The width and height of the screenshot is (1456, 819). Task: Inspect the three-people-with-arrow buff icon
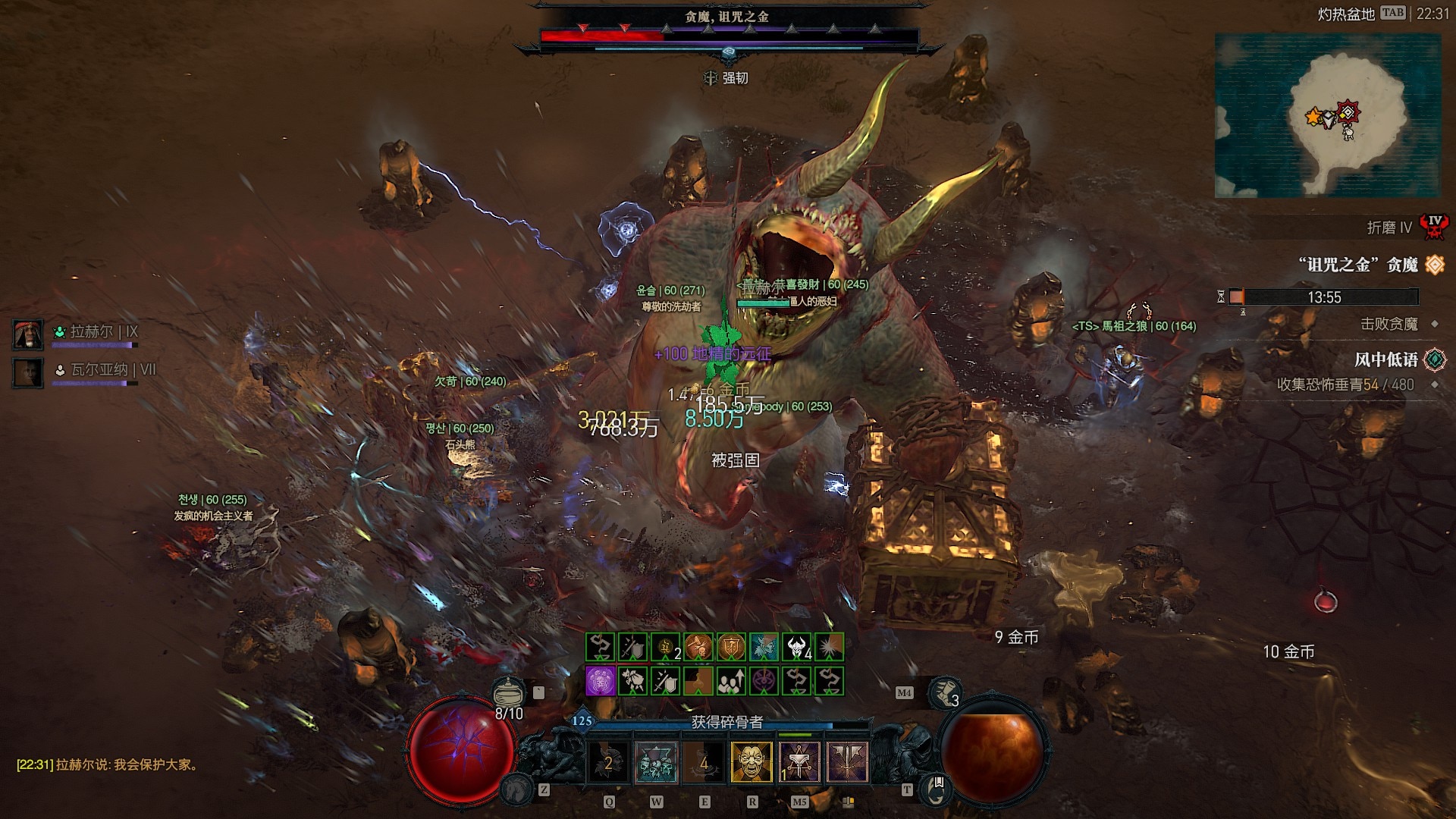731,681
